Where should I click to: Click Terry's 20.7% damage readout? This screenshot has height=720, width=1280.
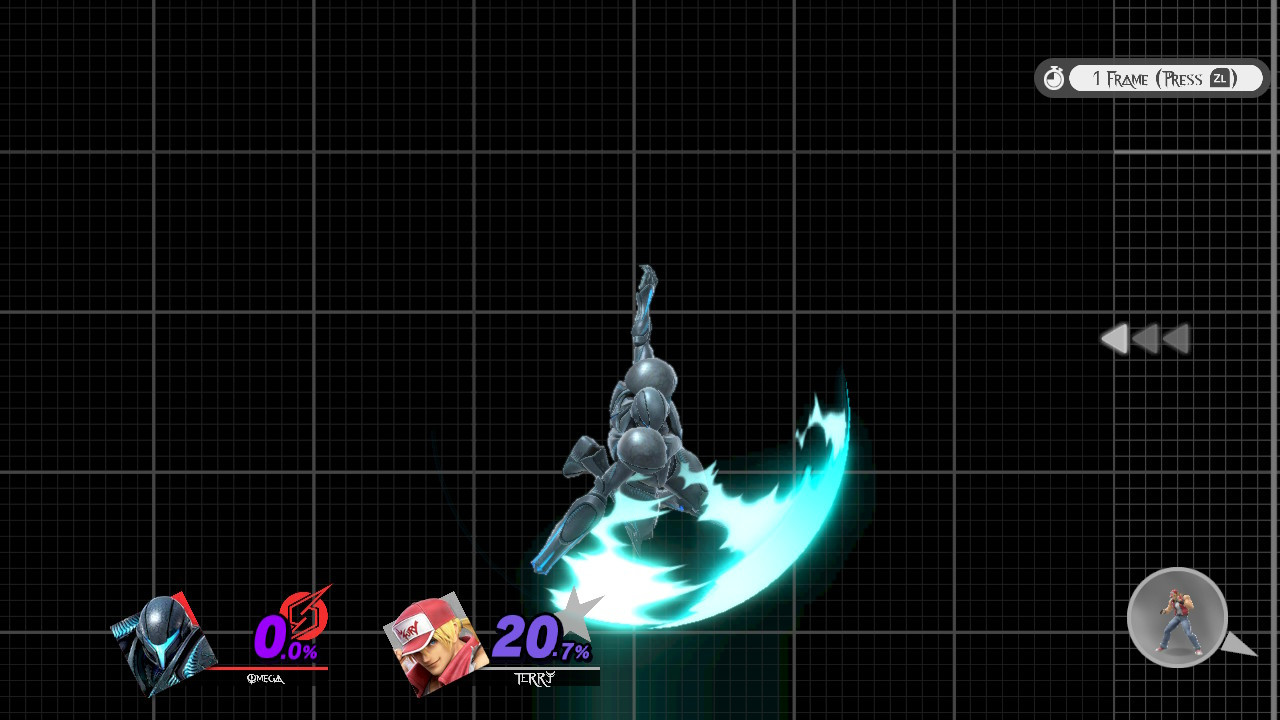pos(540,637)
